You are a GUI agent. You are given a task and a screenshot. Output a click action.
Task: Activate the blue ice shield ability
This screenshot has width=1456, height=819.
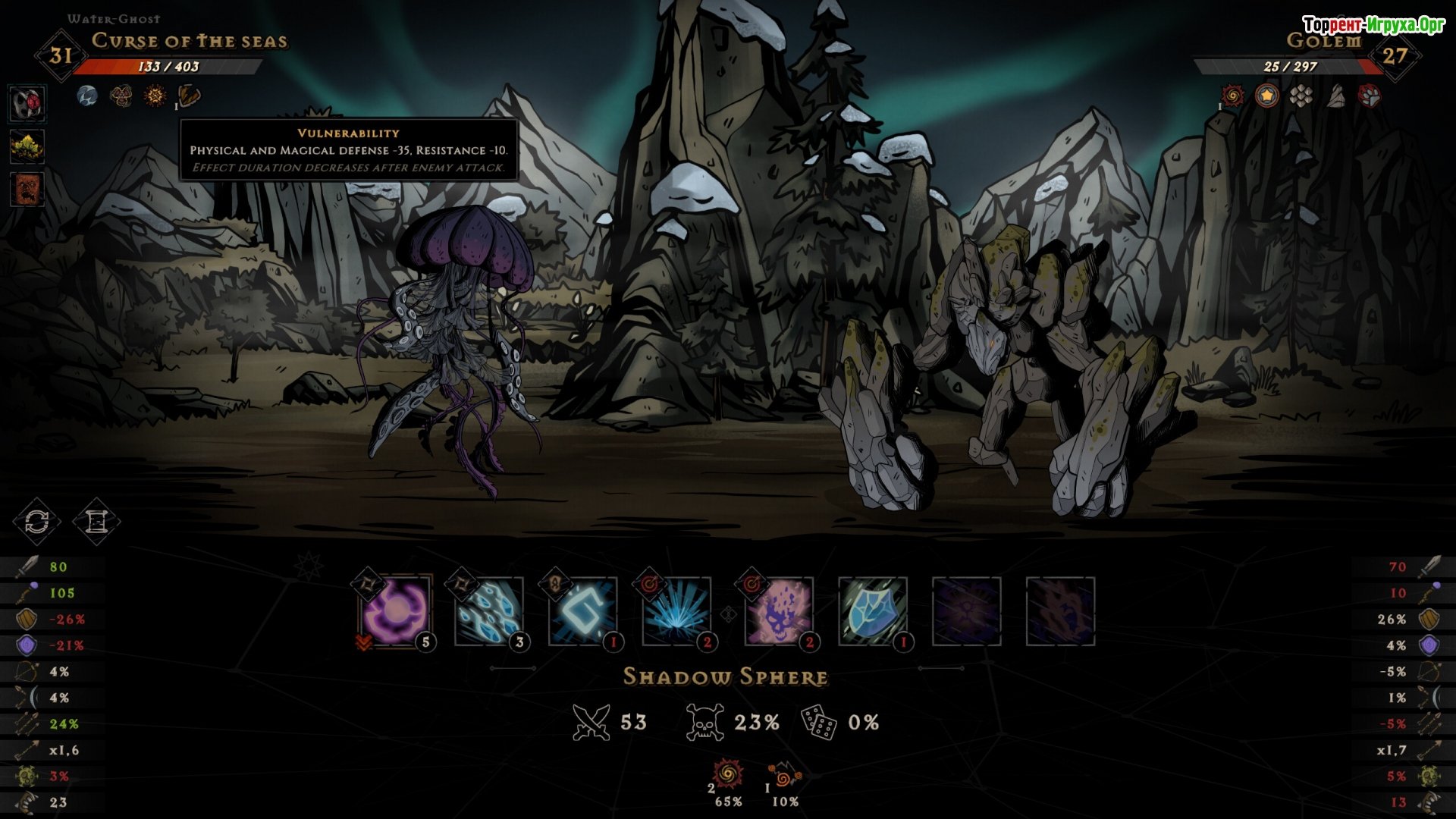(873, 610)
